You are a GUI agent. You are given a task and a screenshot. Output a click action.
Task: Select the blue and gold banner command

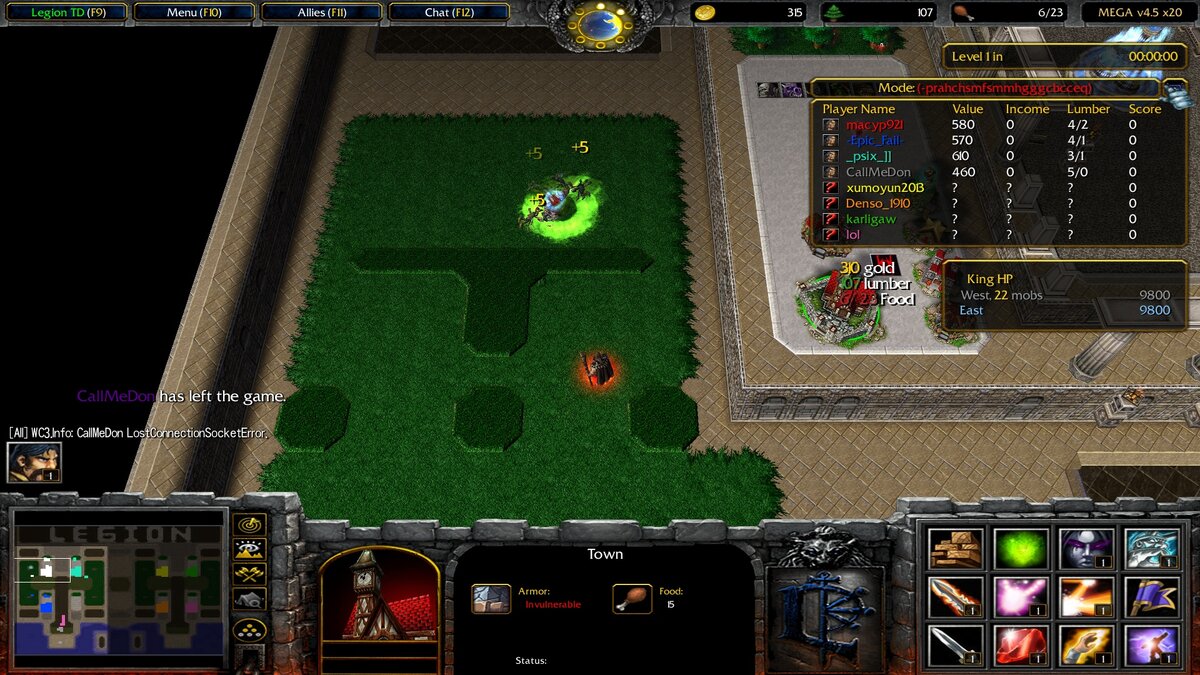click(x=1151, y=597)
